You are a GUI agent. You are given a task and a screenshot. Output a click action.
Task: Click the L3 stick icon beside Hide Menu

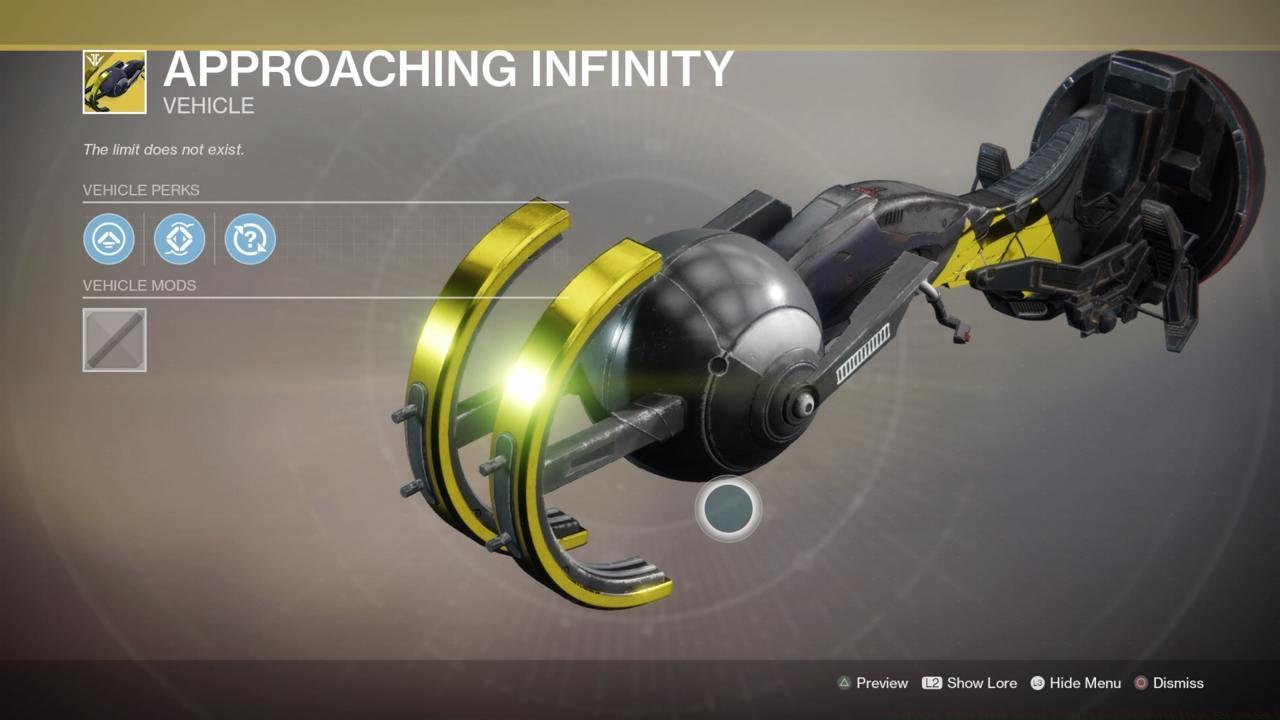coord(1036,683)
